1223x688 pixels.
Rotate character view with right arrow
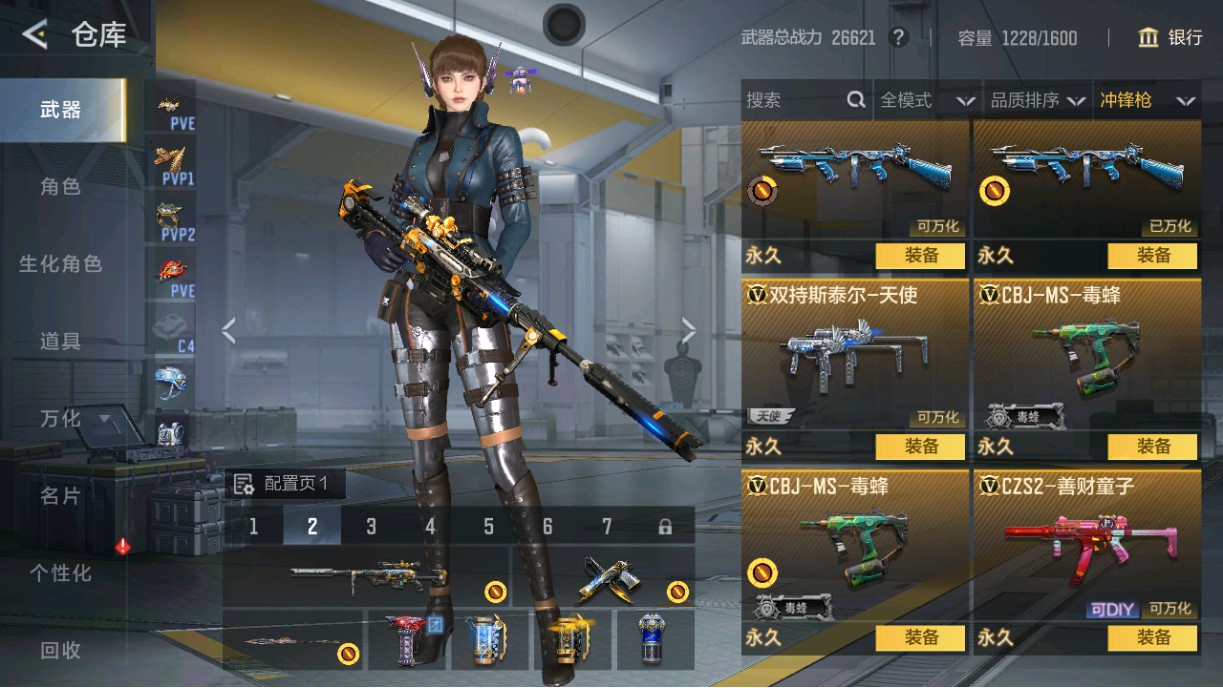click(x=688, y=330)
